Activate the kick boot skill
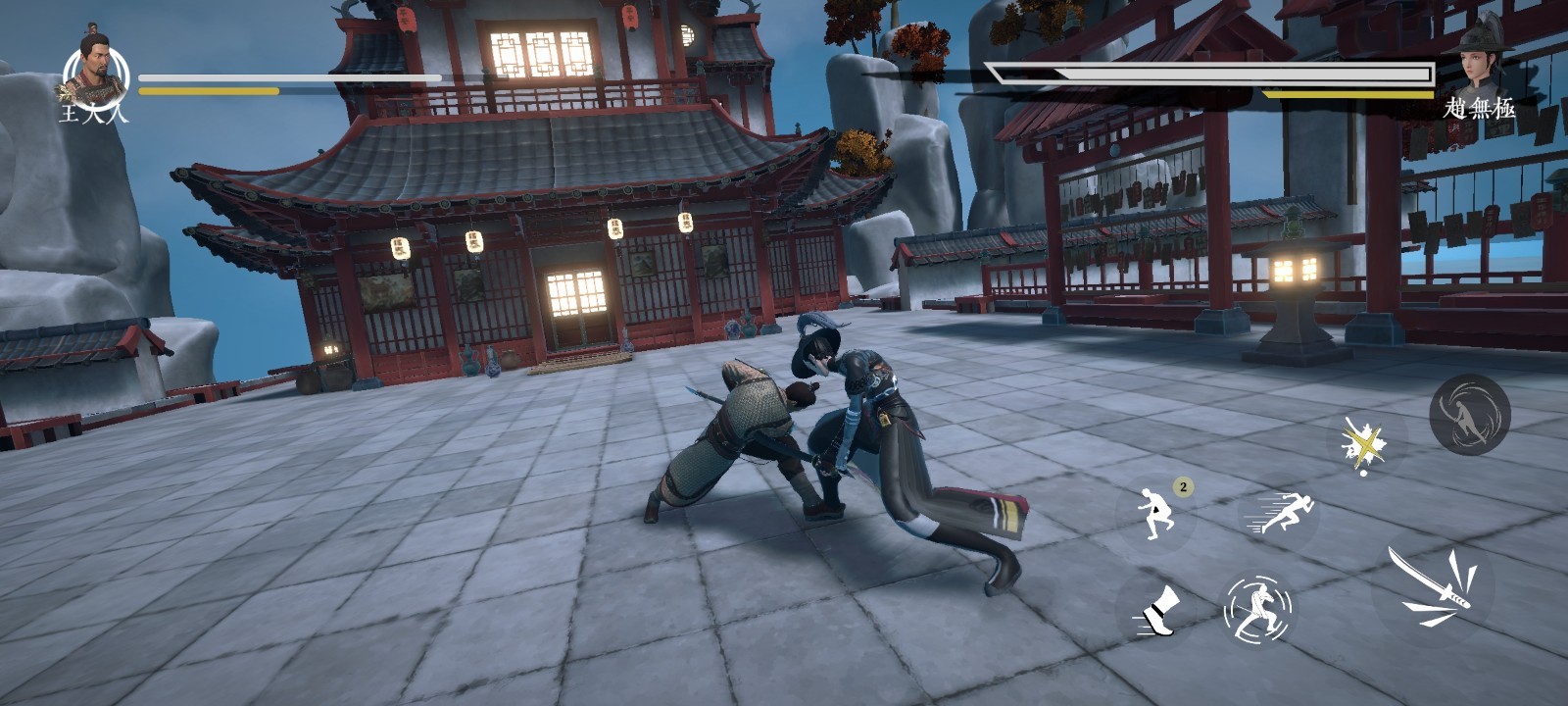This screenshot has width=1568, height=706. (x=1156, y=612)
